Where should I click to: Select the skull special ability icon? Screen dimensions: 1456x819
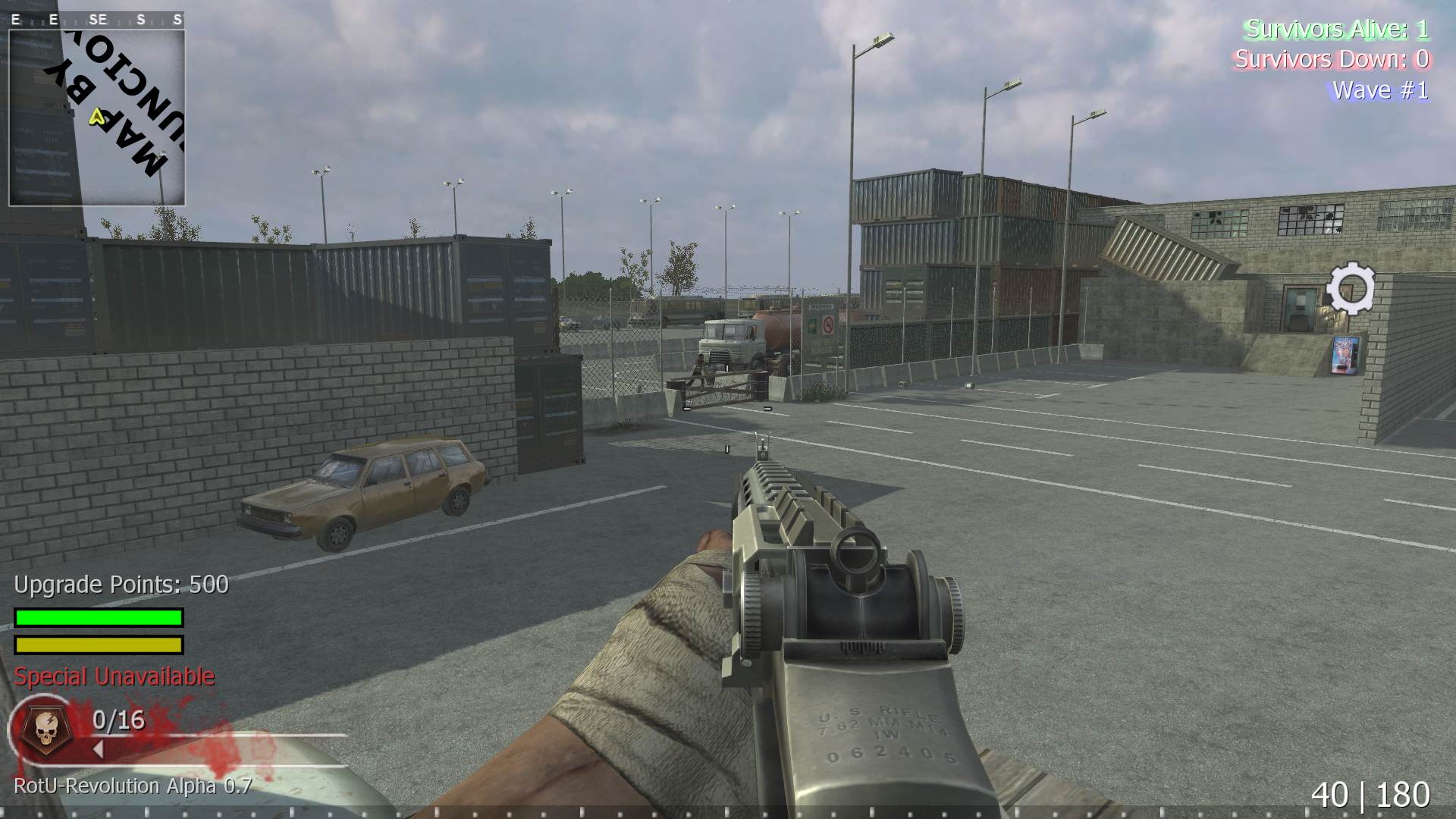43,726
